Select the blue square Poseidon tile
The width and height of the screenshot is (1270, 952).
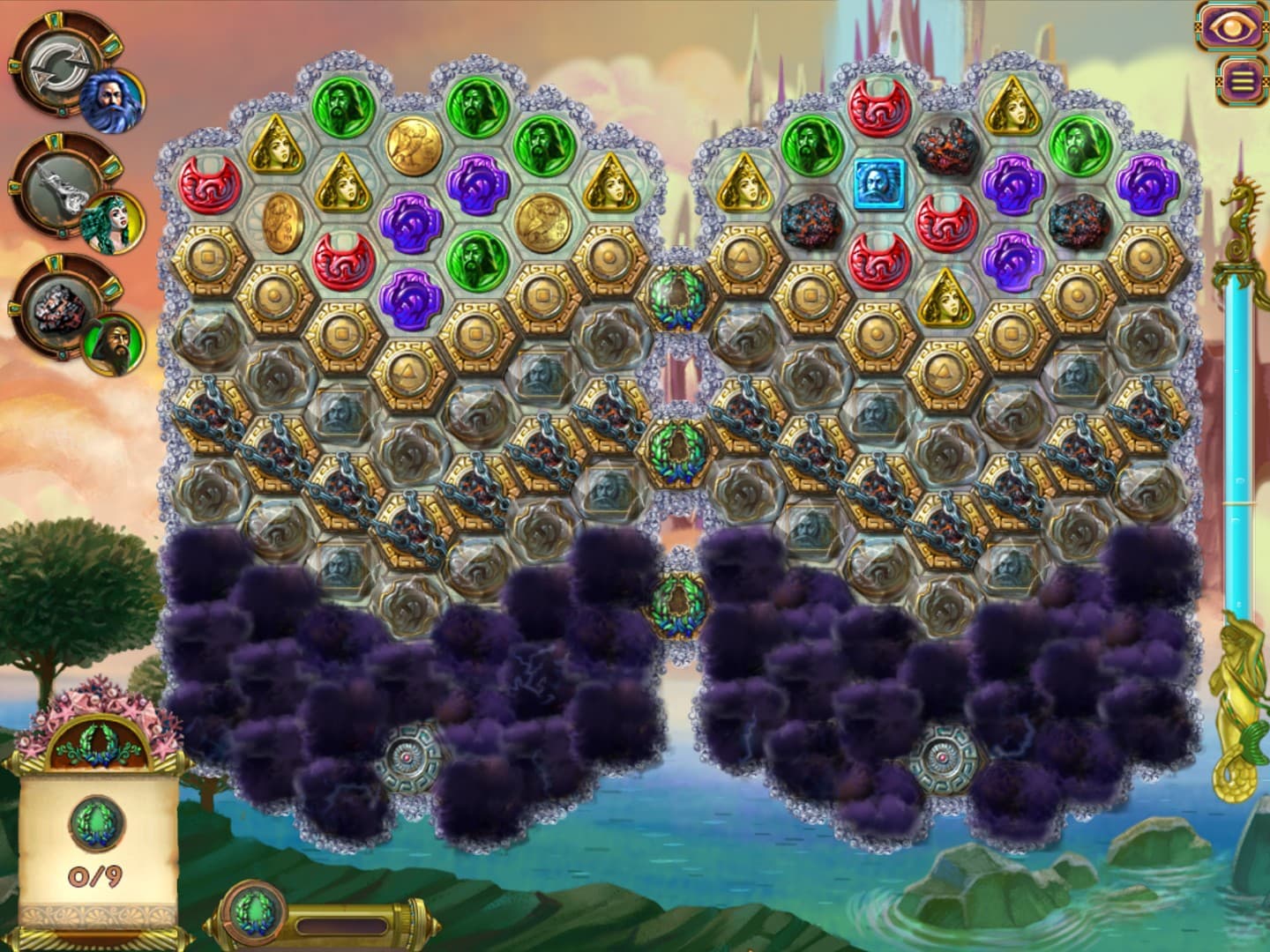coord(879,182)
